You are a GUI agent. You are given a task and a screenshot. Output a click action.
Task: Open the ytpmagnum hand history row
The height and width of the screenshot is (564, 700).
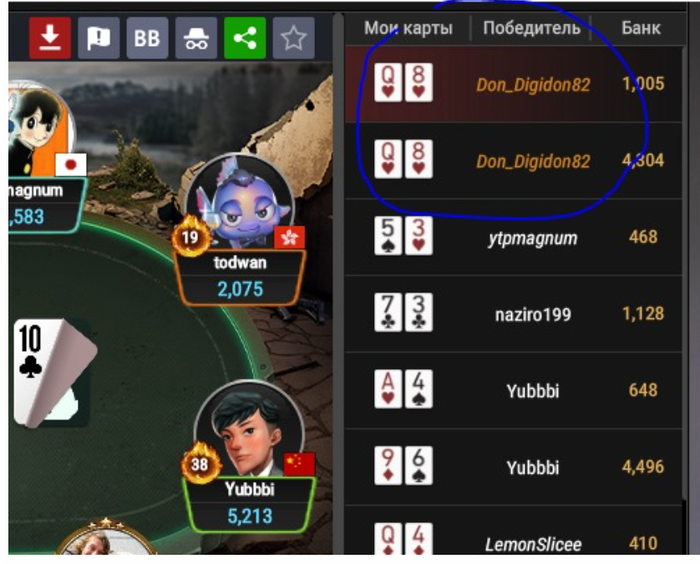[x=520, y=237]
